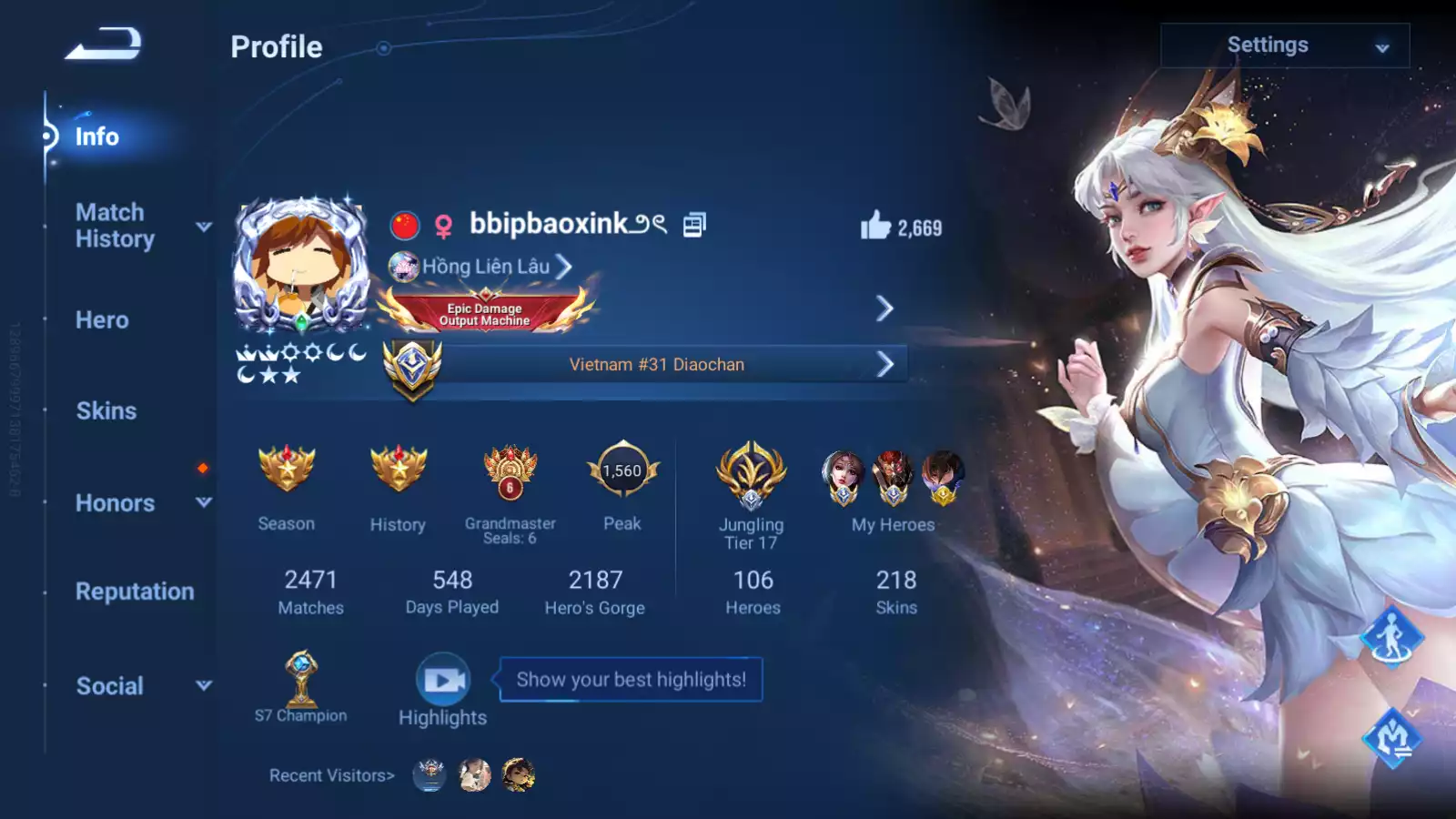Copy the player name with copy icon

point(694,225)
